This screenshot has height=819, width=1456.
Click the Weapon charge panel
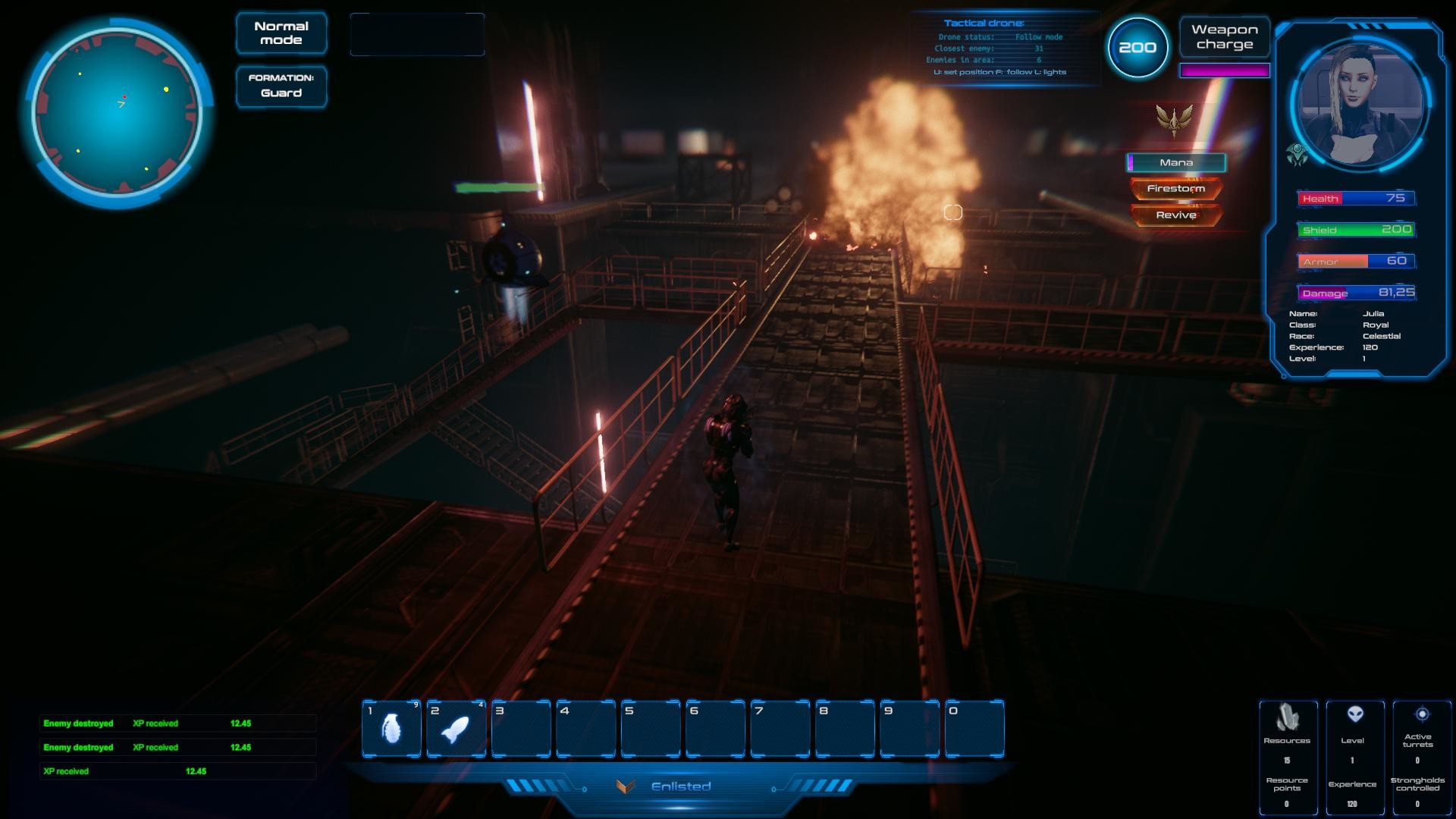tap(1224, 37)
